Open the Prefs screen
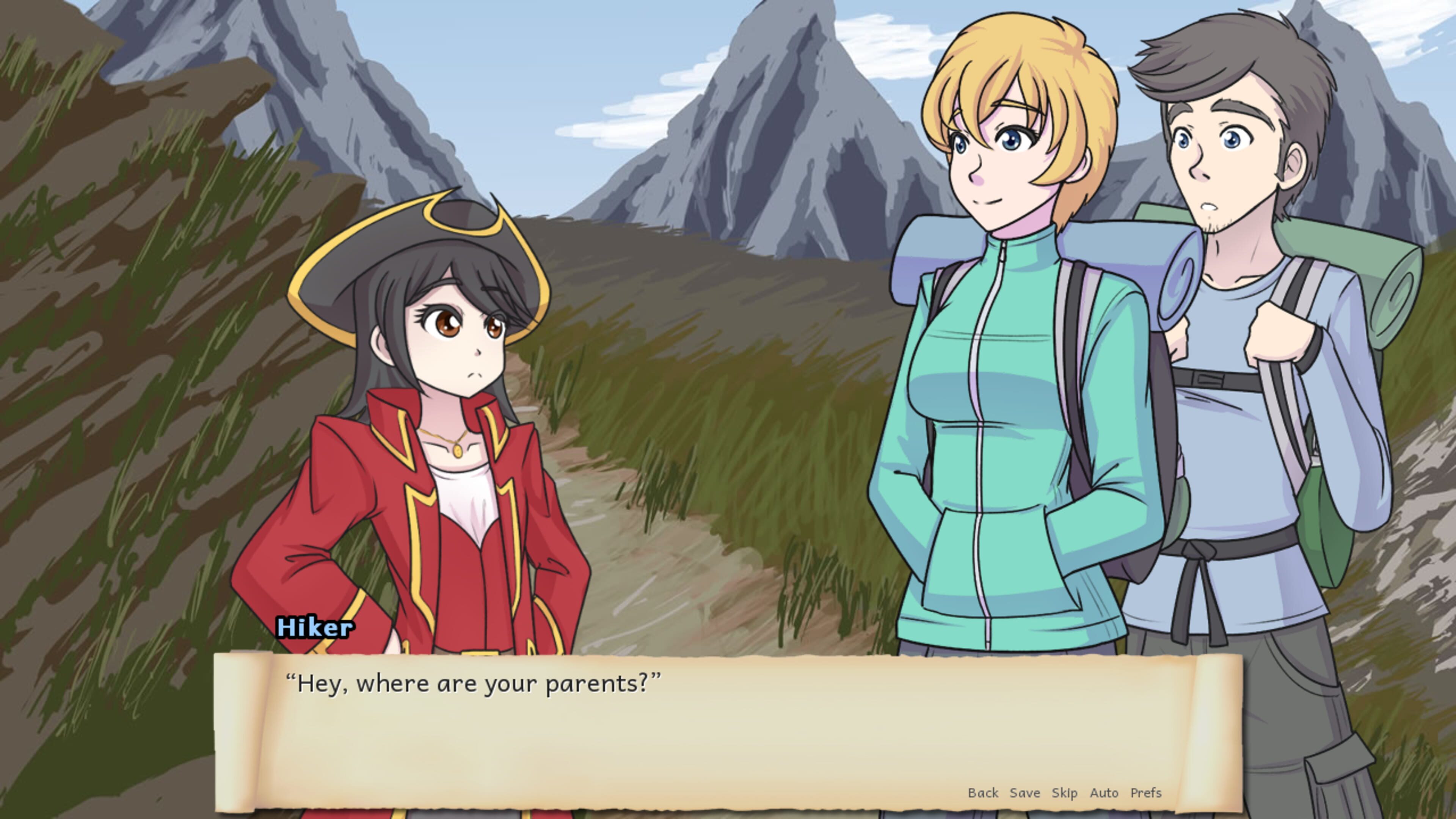This screenshot has height=819, width=1456. click(x=1146, y=793)
